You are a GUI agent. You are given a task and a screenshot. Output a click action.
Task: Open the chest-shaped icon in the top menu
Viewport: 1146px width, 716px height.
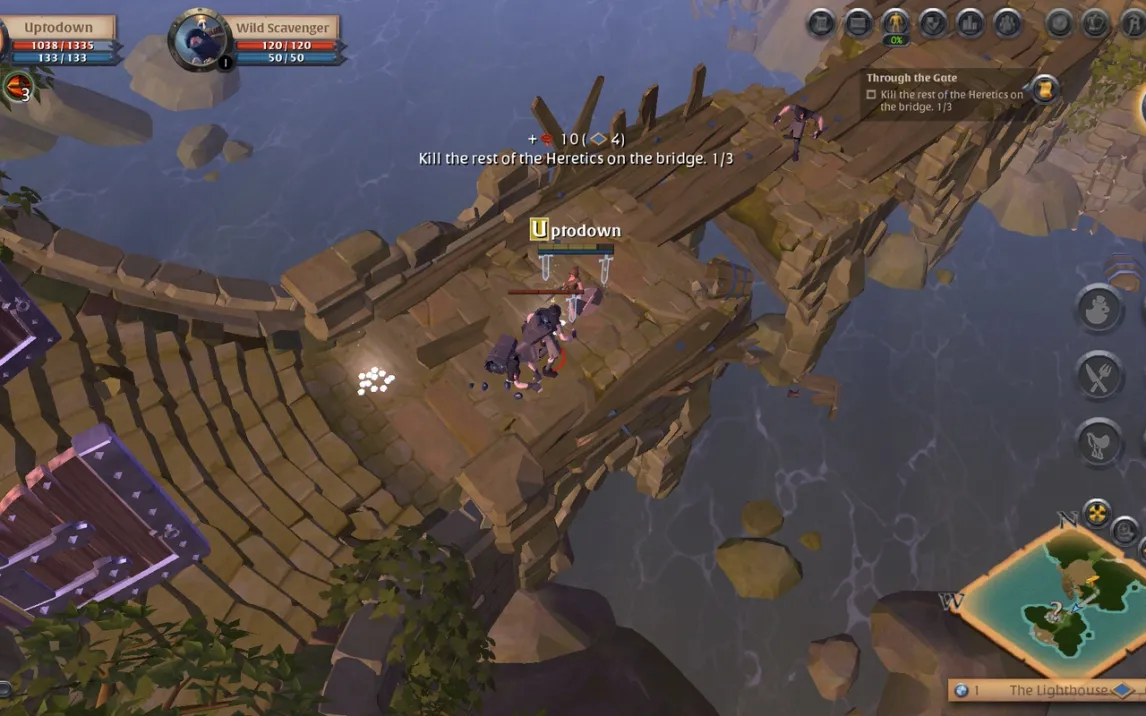(x=858, y=22)
